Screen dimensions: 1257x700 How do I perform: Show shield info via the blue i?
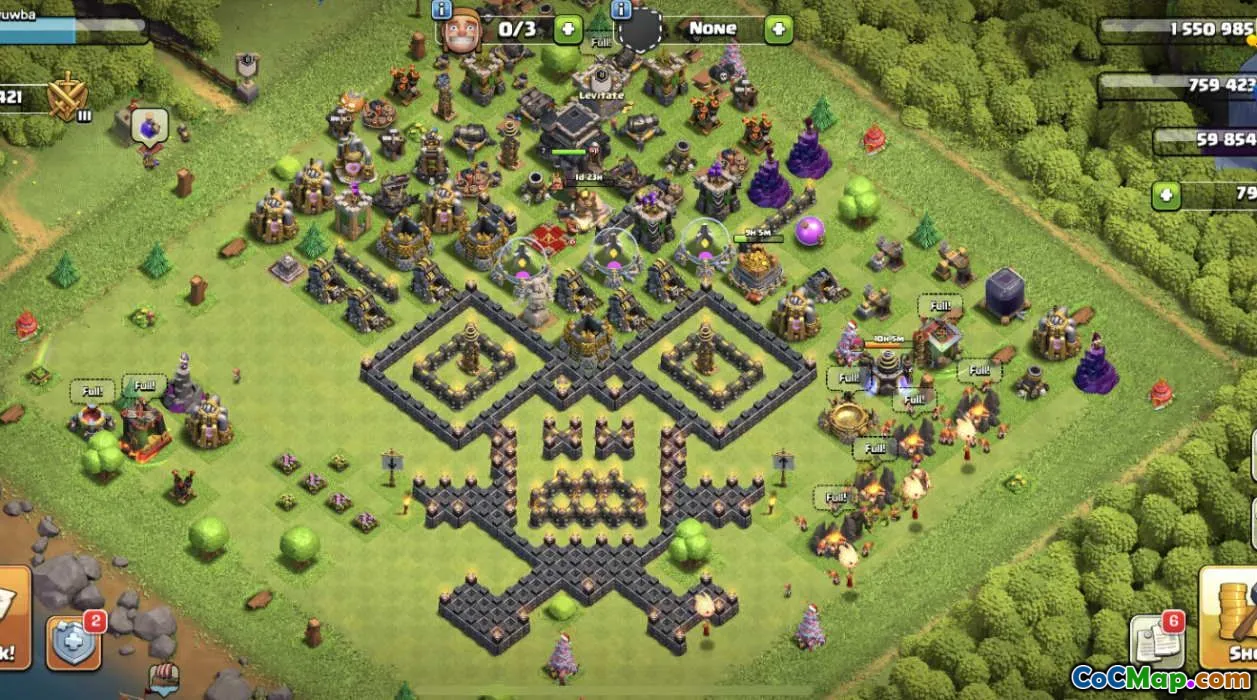(x=621, y=10)
